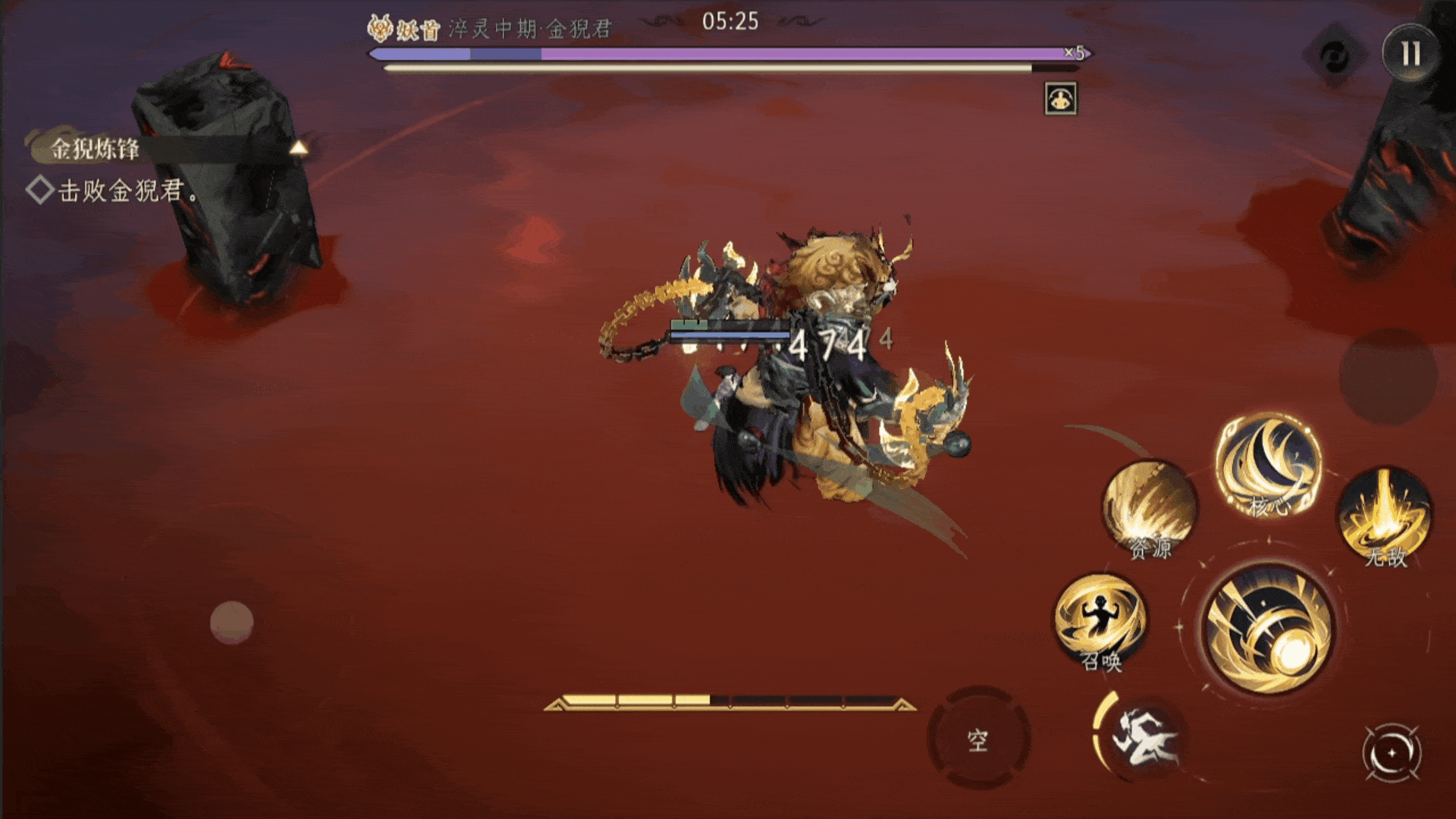Use the 资源 skill

point(1149,510)
